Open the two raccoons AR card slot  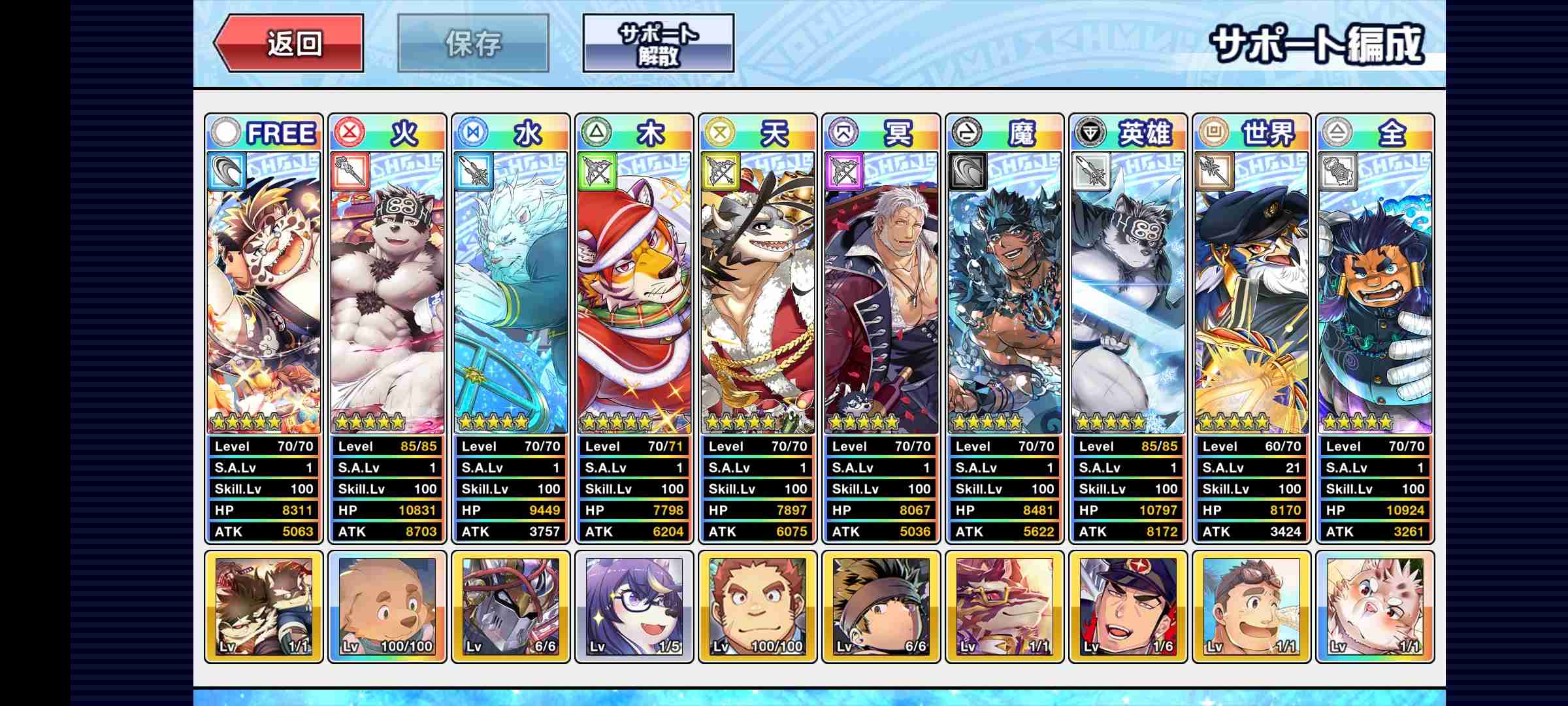[264, 607]
